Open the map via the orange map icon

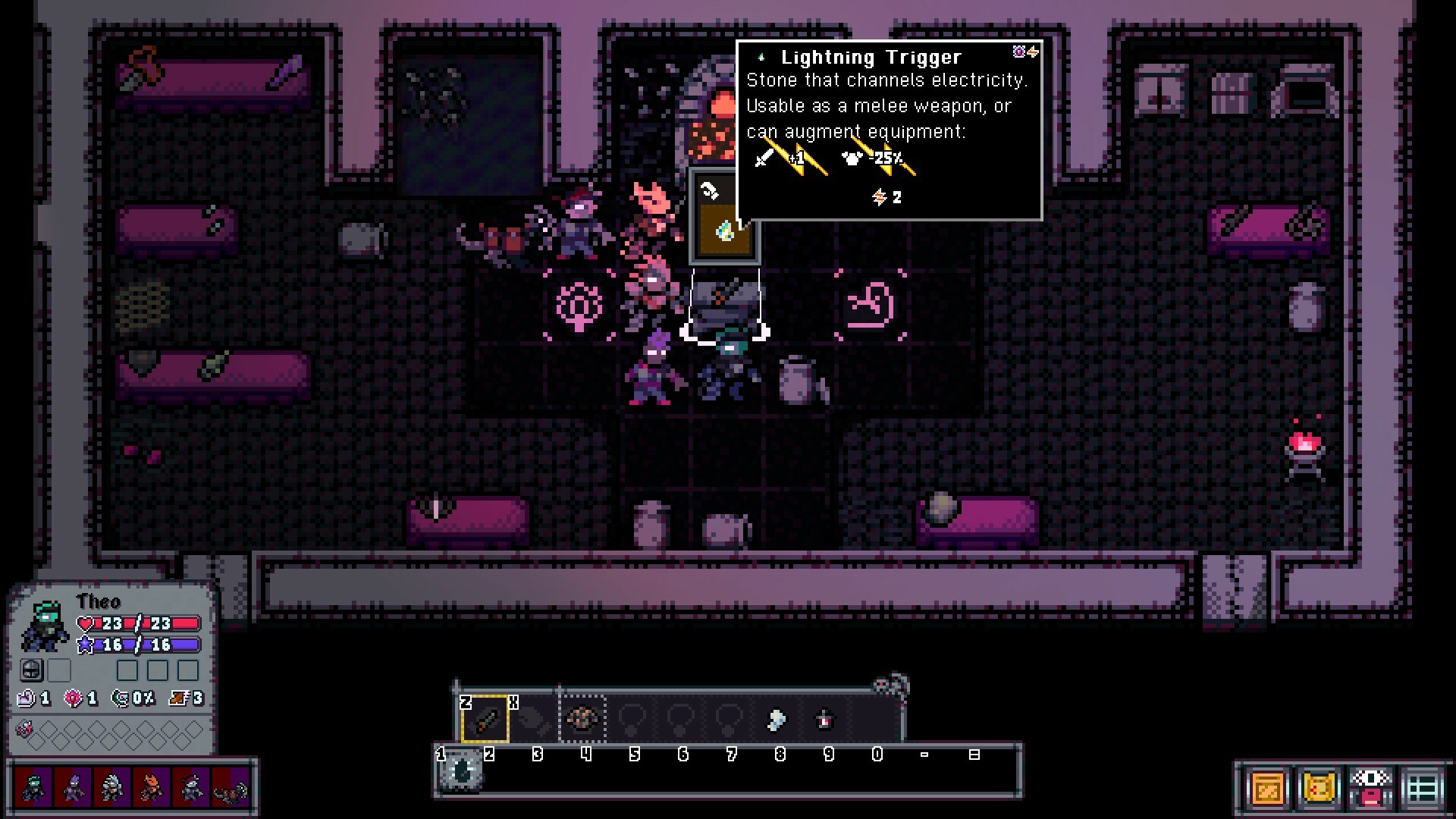pyautogui.click(x=1268, y=788)
